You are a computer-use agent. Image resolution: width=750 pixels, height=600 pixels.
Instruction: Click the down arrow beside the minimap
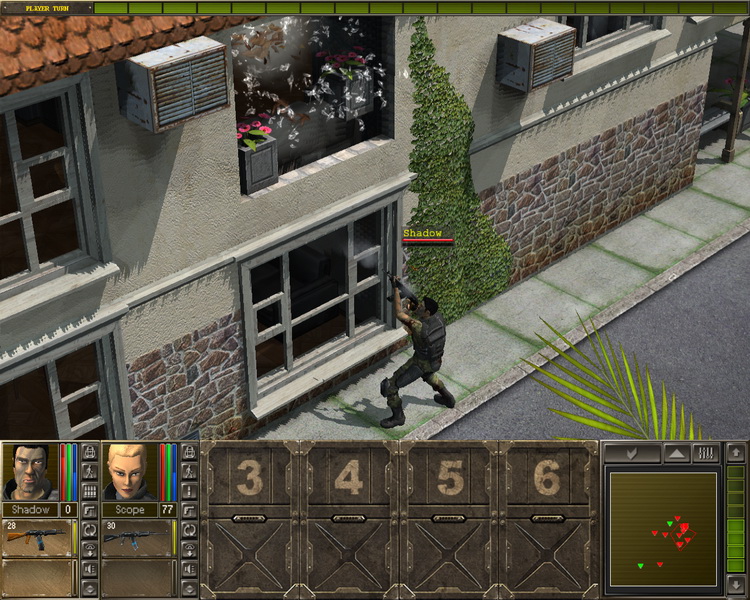coord(736,583)
